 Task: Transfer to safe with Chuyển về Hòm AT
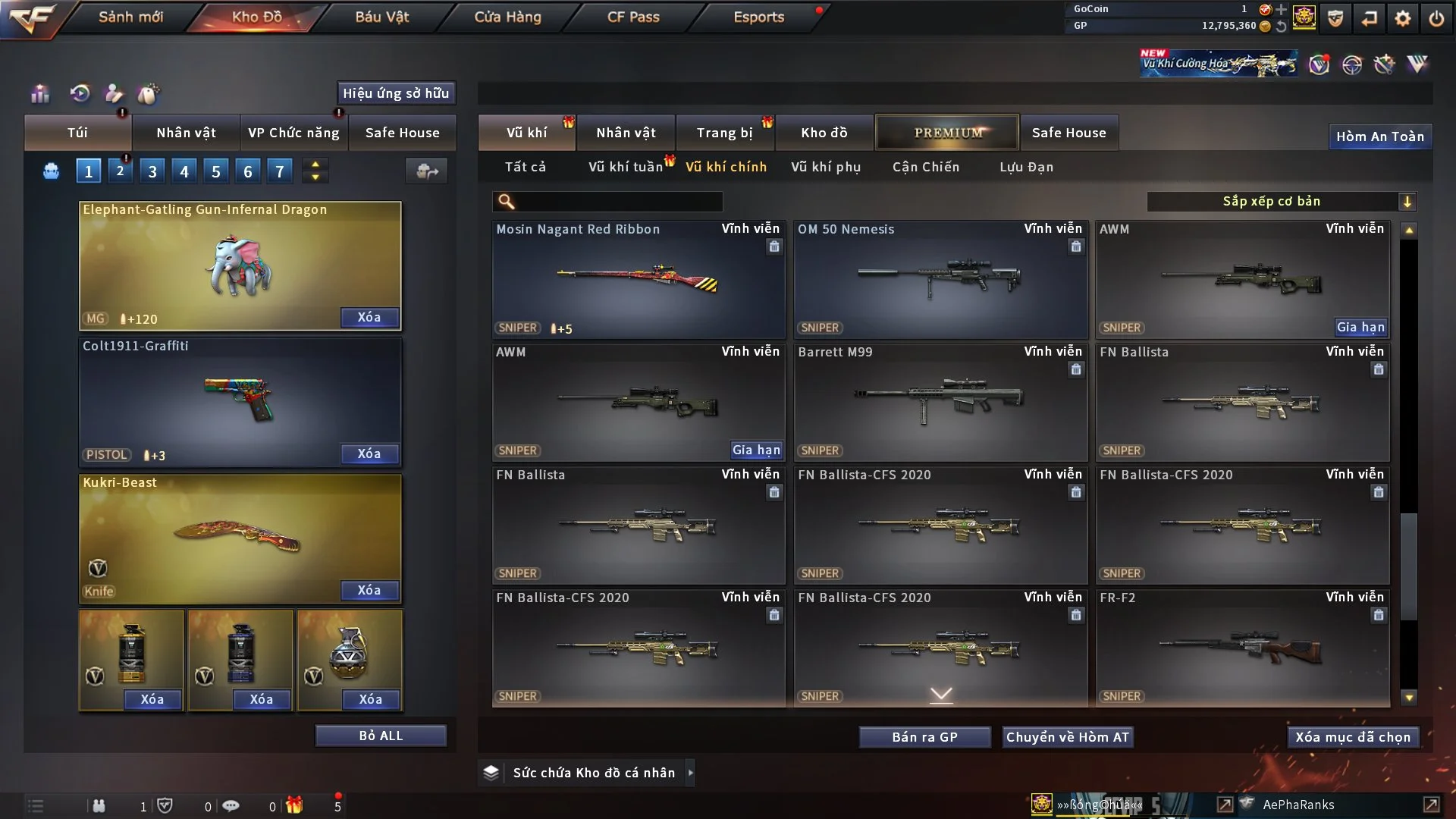point(1068,737)
